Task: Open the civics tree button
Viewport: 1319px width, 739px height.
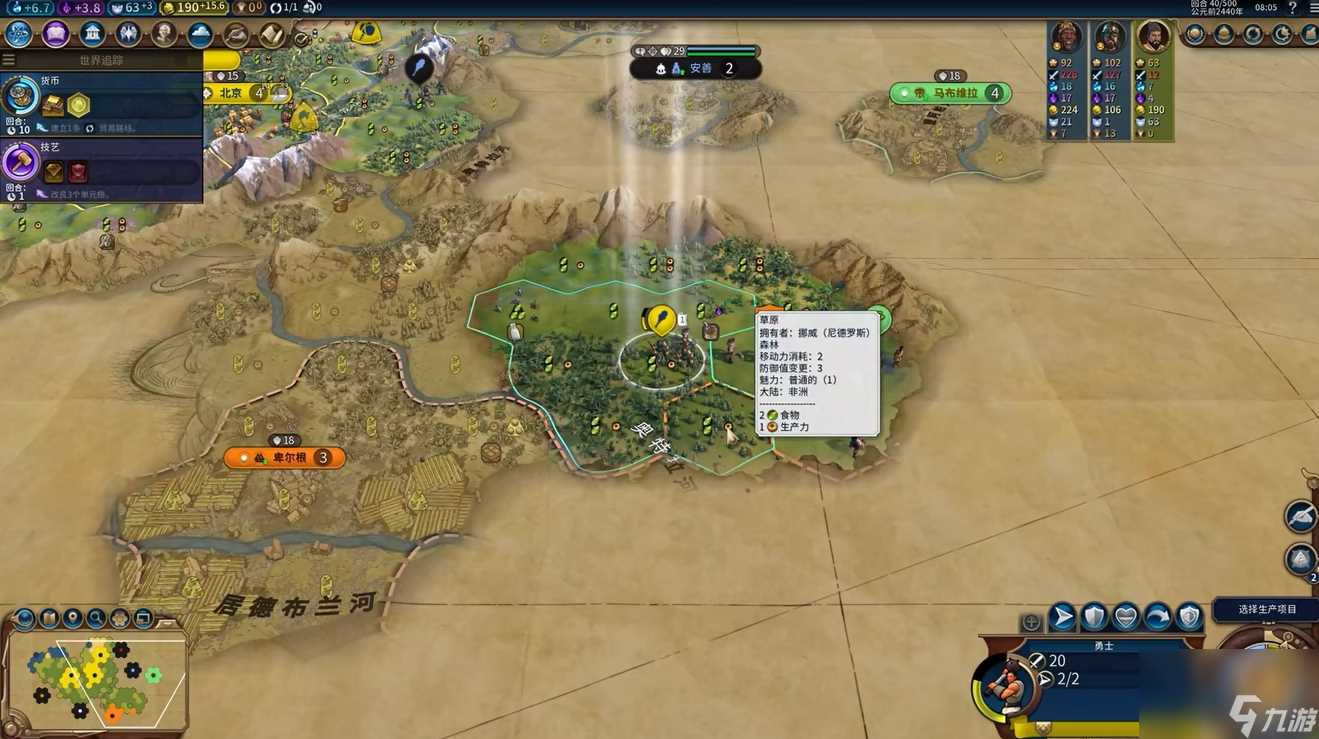Action: 55,34
